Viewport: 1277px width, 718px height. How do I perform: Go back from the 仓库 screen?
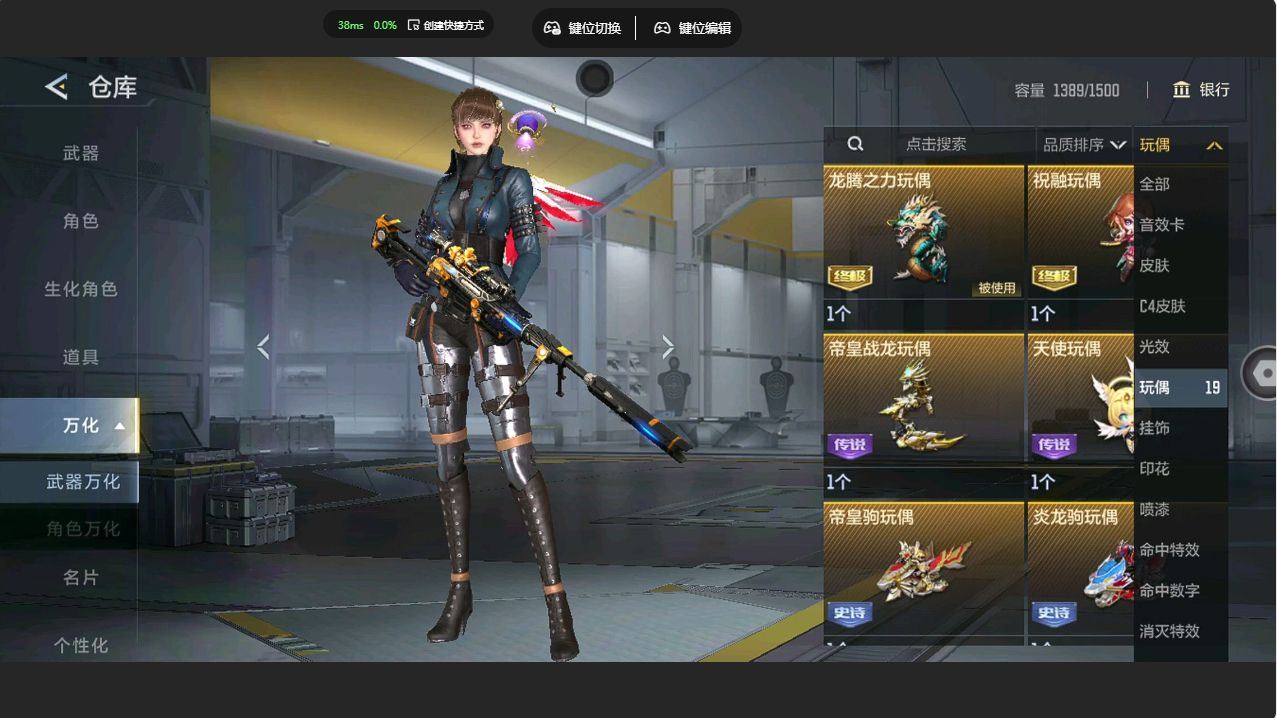coord(57,87)
